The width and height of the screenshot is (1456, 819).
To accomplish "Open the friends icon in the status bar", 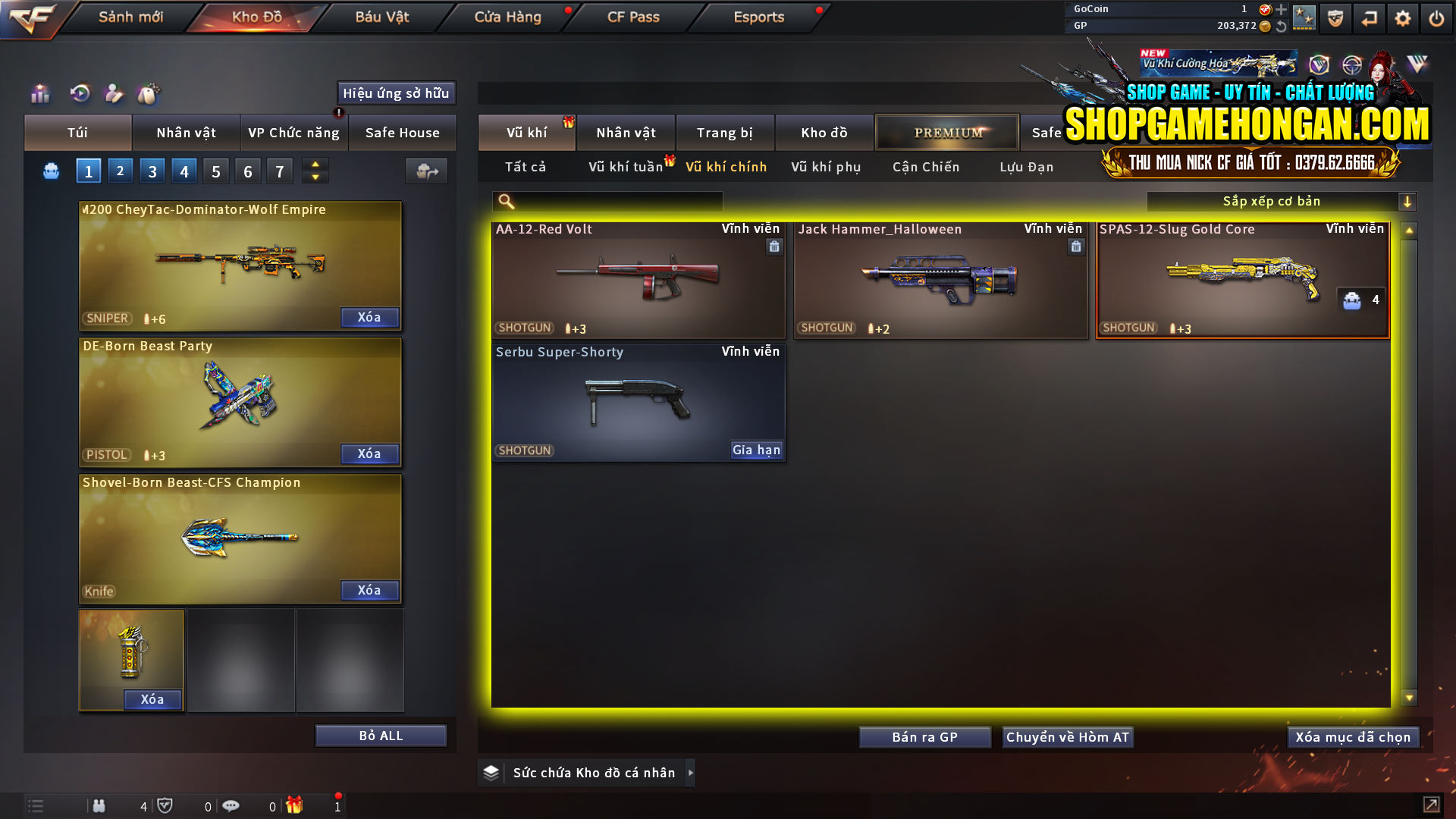I will [99, 806].
